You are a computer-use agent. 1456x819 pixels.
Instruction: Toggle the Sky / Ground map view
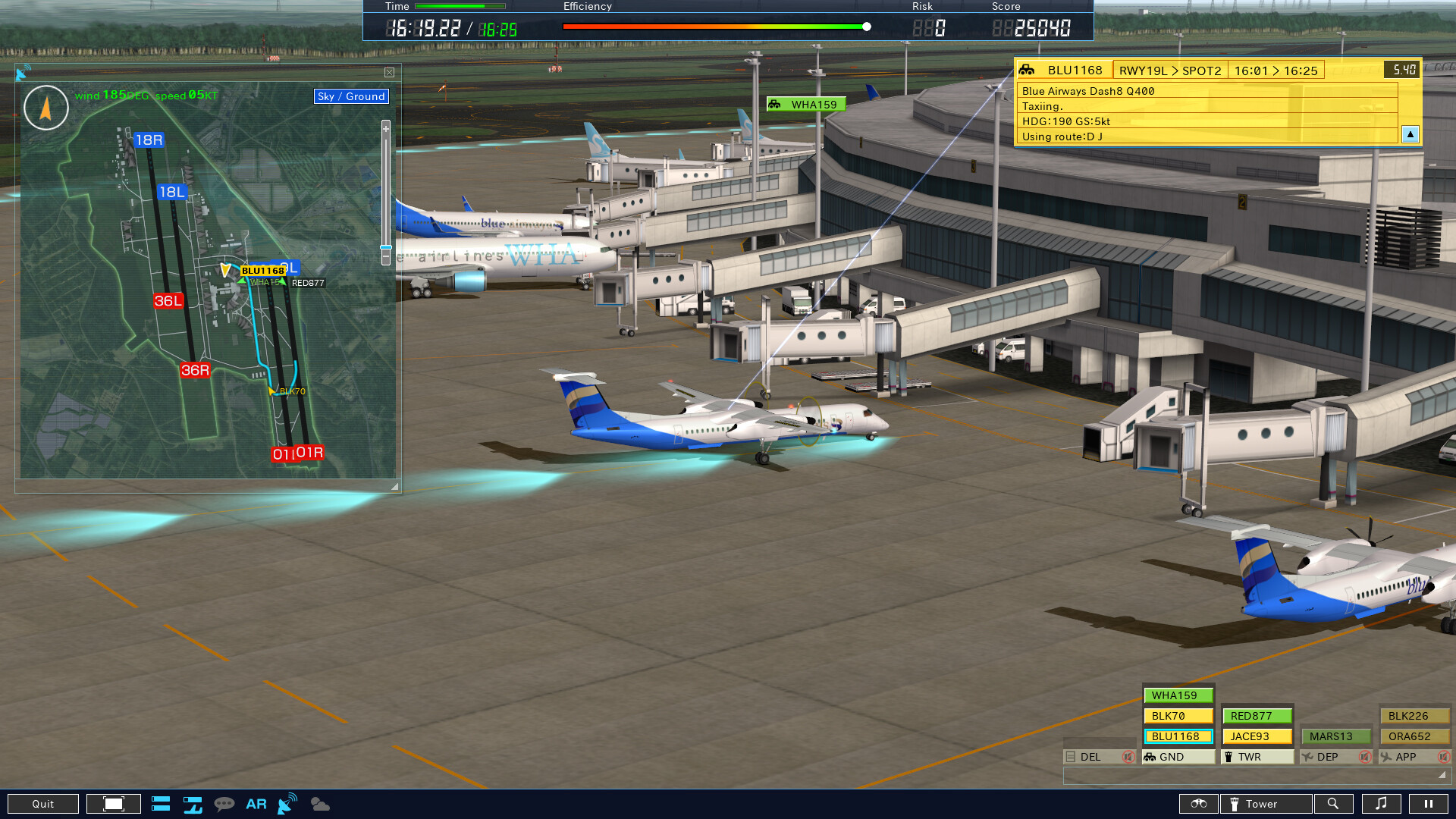[x=351, y=96]
